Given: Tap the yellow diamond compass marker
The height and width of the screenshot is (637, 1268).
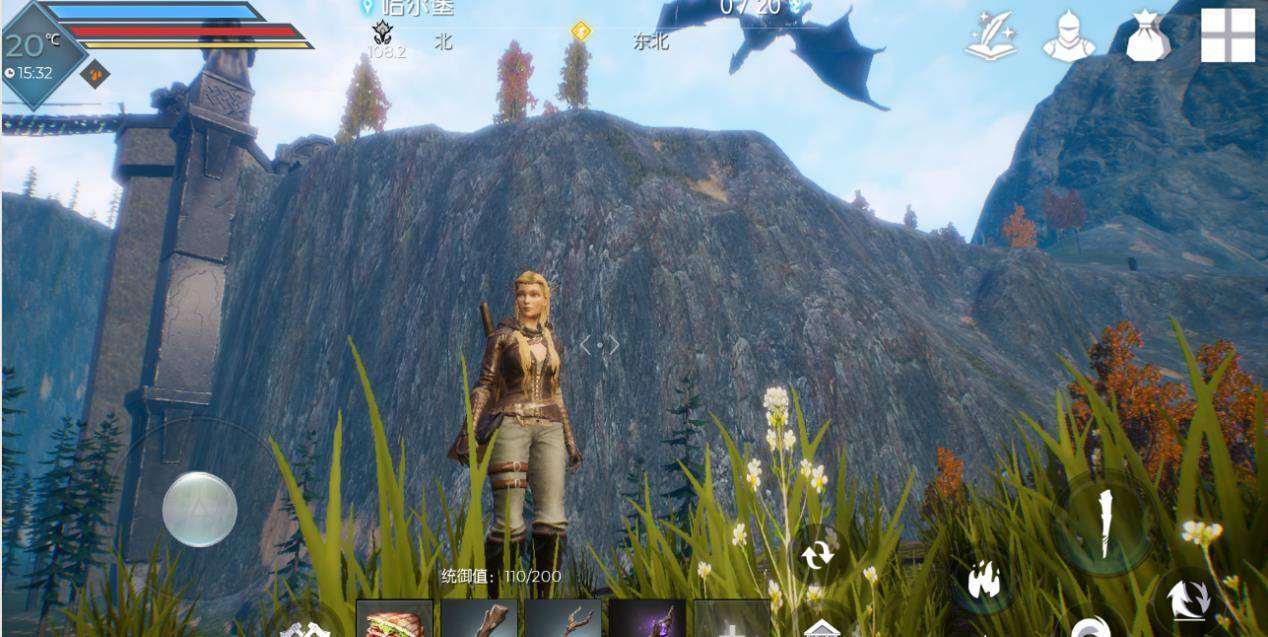Looking at the screenshot, I should (581, 31).
